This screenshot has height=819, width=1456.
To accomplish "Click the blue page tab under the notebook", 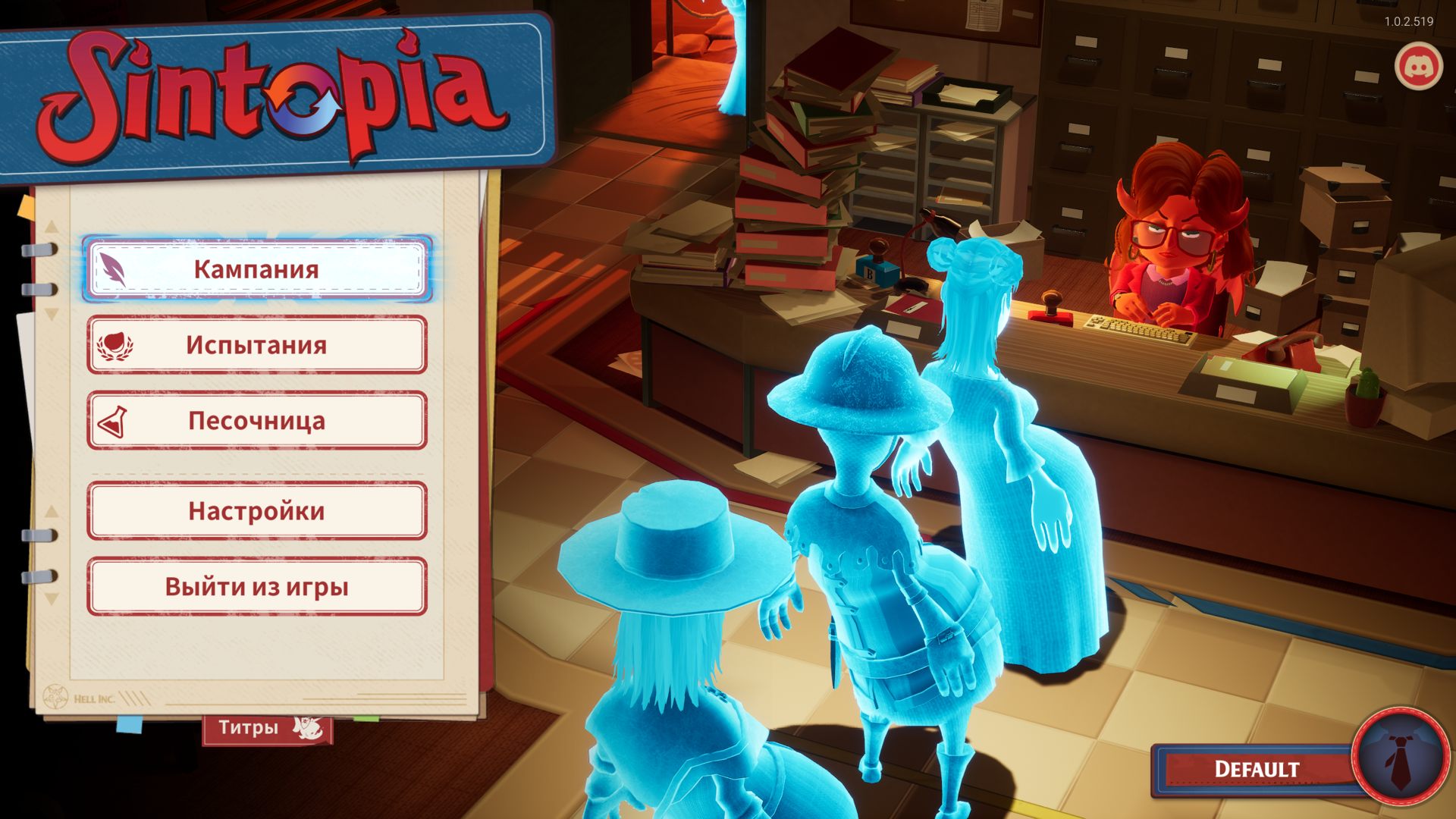I will point(130,725).
